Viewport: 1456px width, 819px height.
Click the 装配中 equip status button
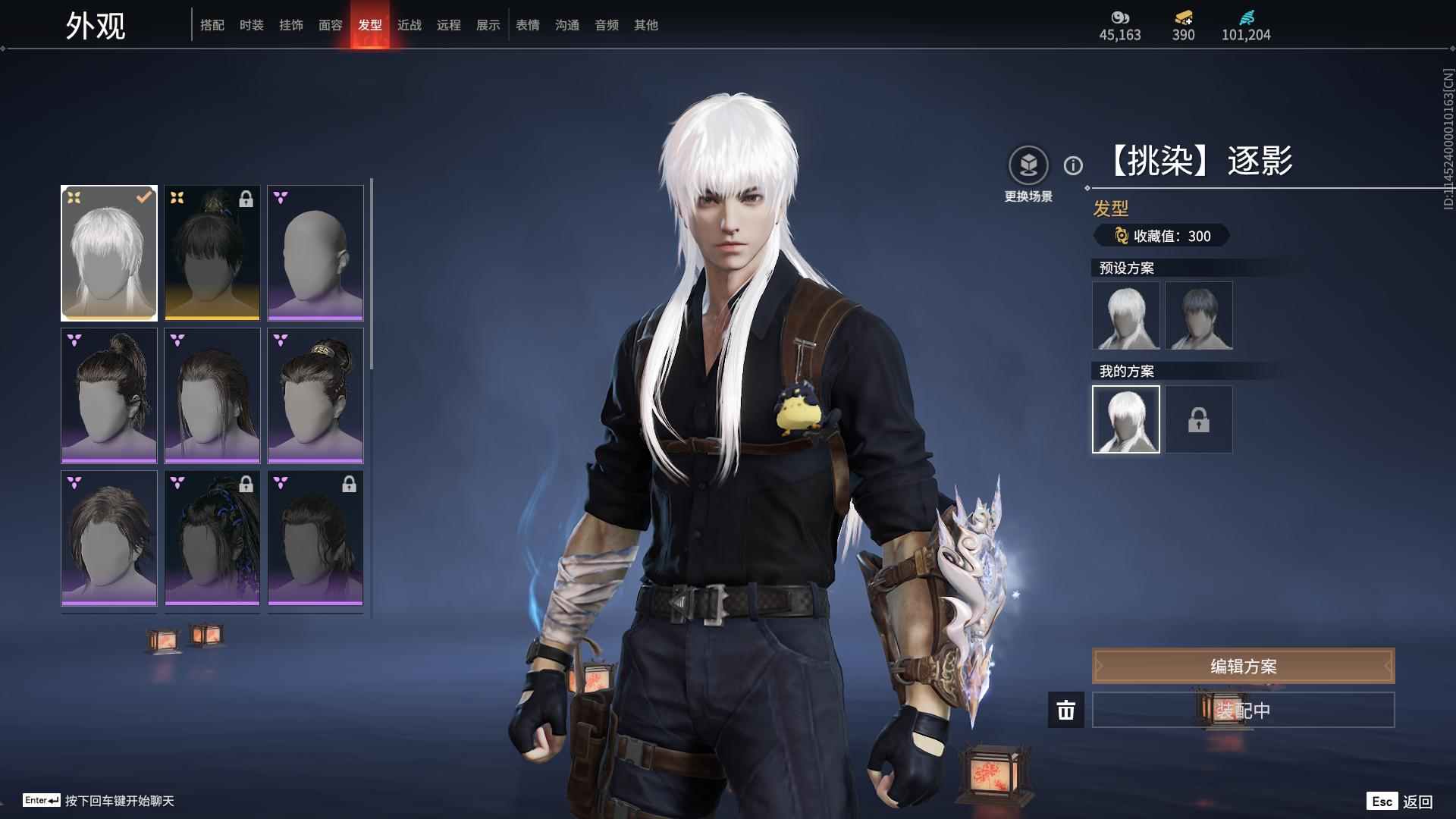[x=1243, y=710]
